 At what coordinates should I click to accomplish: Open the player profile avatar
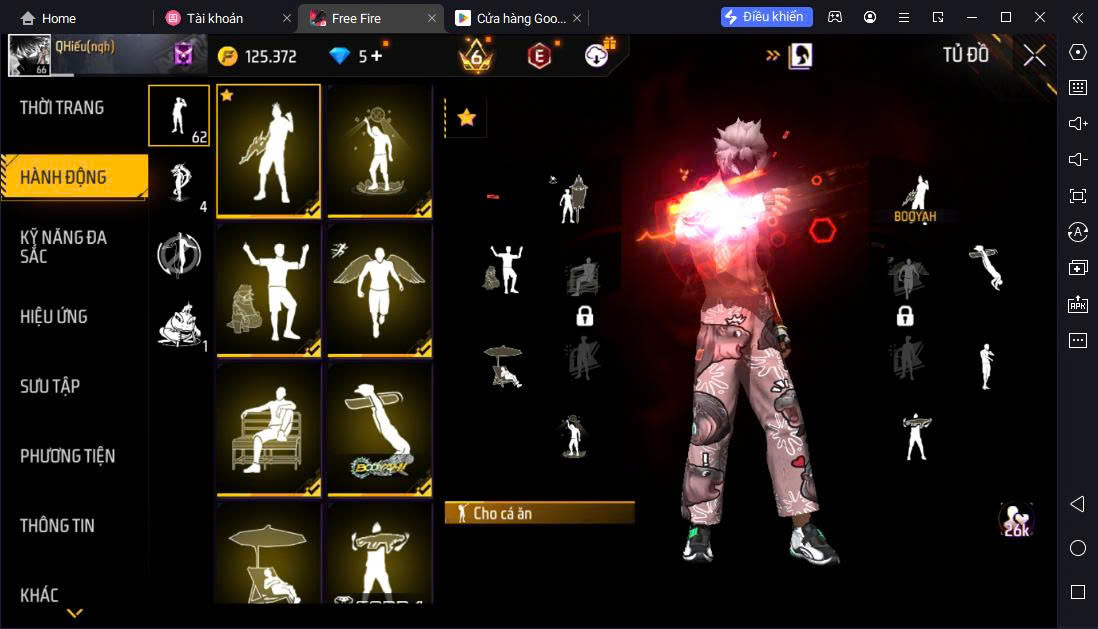point(29,56)
